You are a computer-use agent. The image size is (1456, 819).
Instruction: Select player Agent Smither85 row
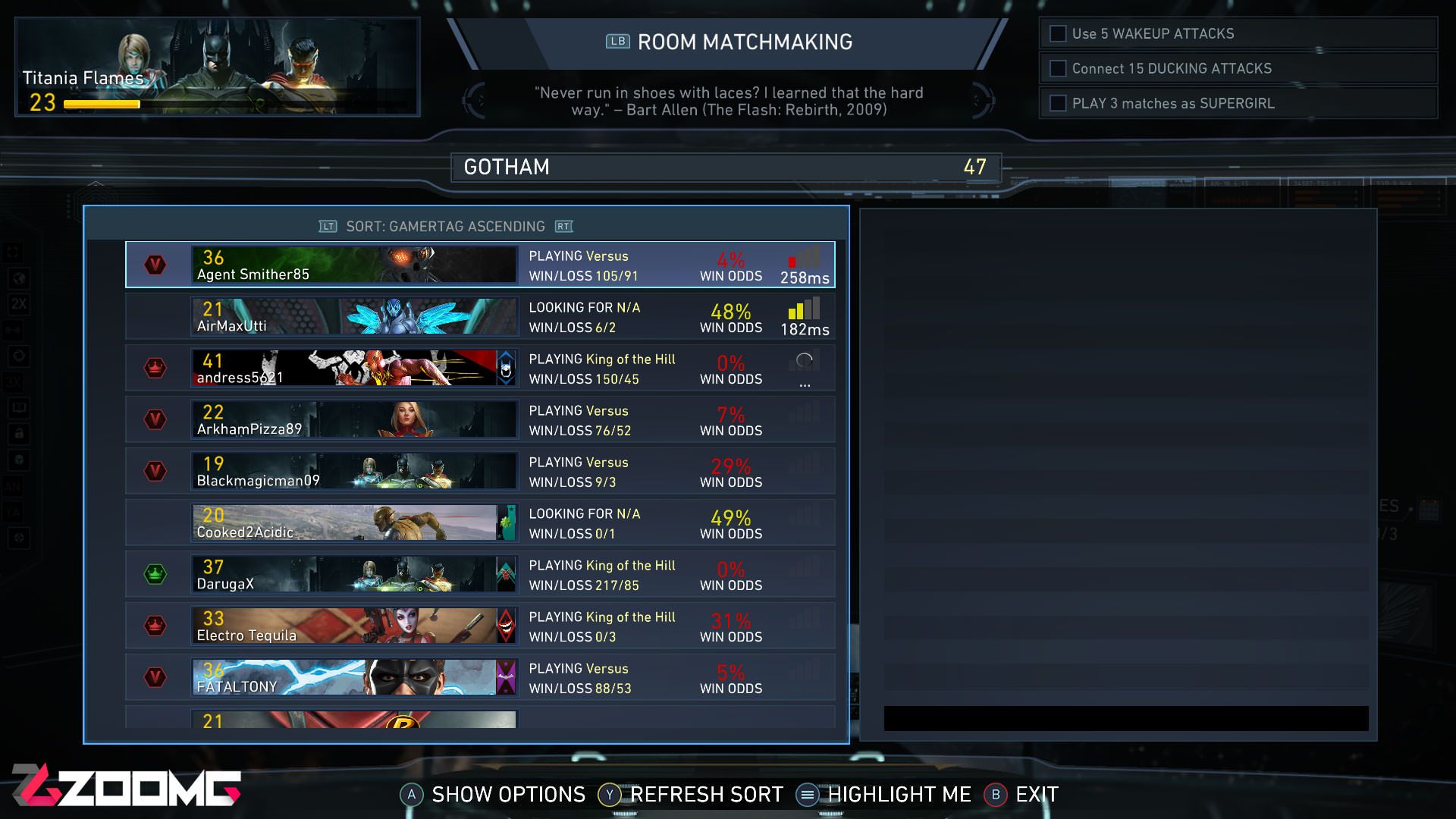479,265
